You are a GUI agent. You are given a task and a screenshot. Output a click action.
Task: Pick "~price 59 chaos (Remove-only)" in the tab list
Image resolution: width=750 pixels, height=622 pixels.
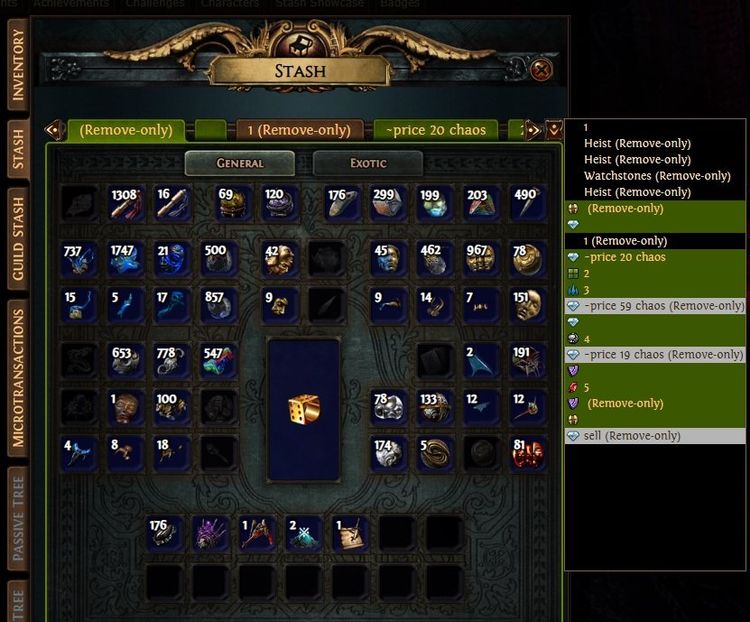coord(664,306)
